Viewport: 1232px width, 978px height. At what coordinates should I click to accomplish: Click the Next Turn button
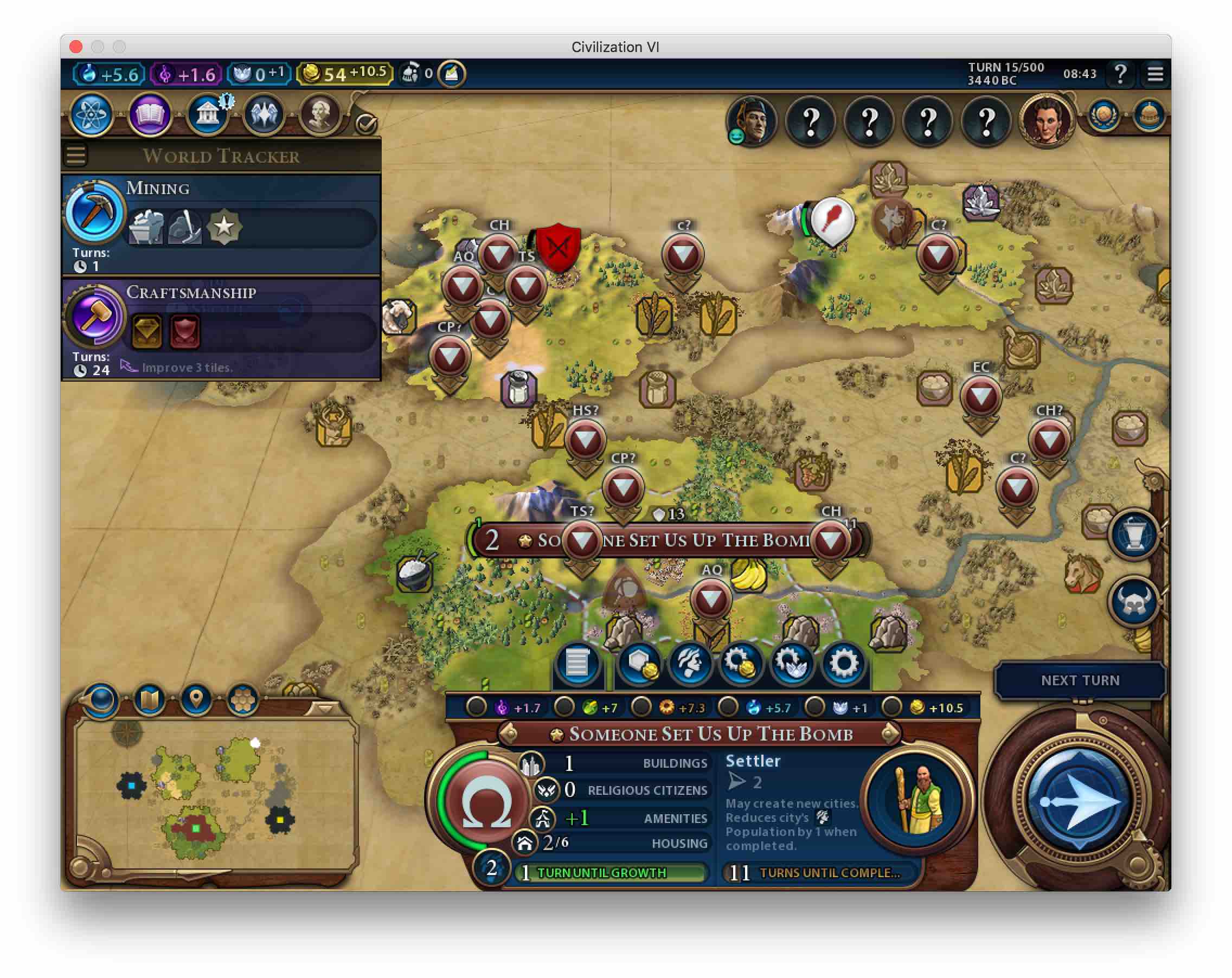1080,680
